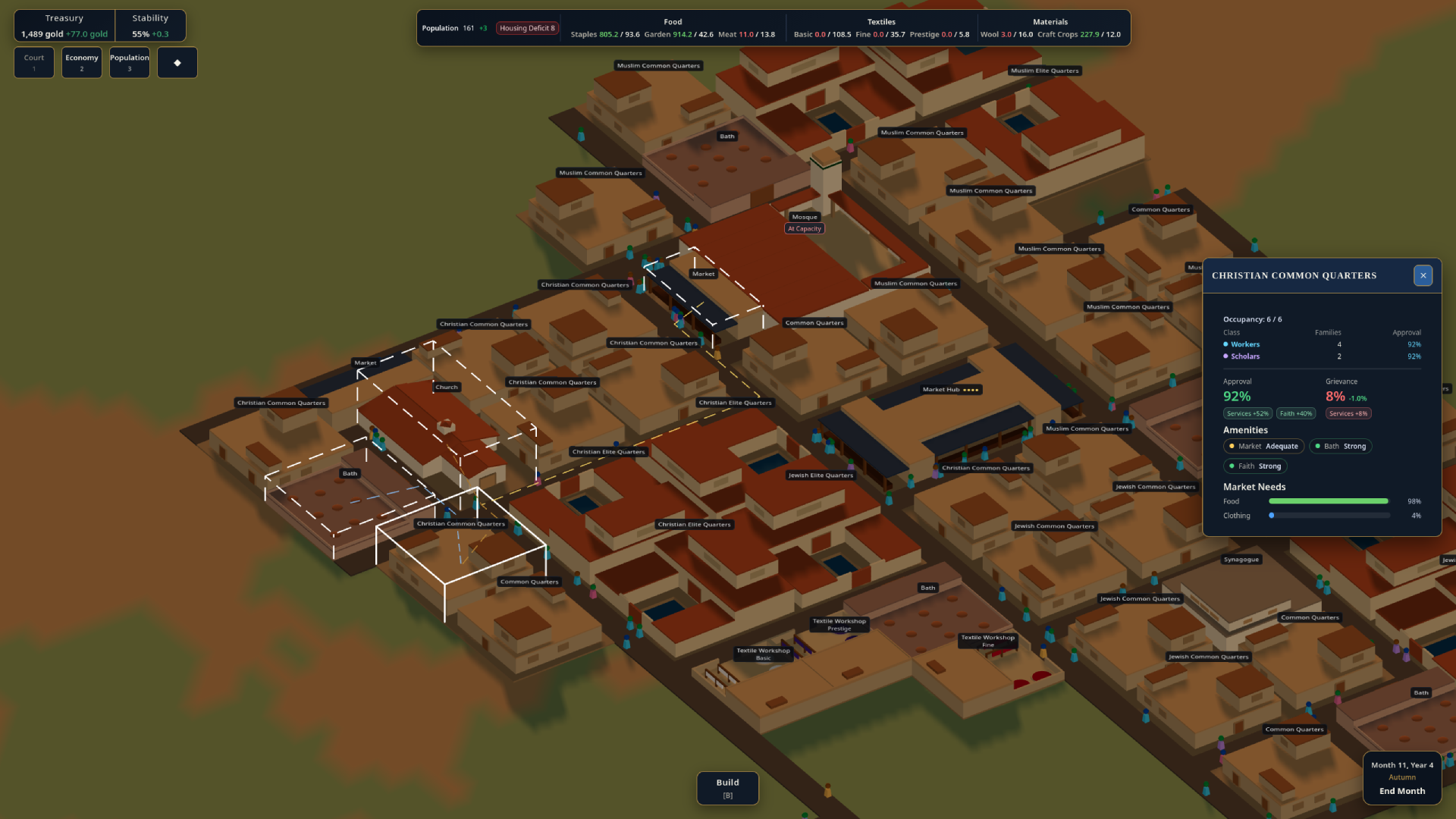Close the Christian Common Quarters panel
Screen dimensions: 1456x819
pos(1423,275)
